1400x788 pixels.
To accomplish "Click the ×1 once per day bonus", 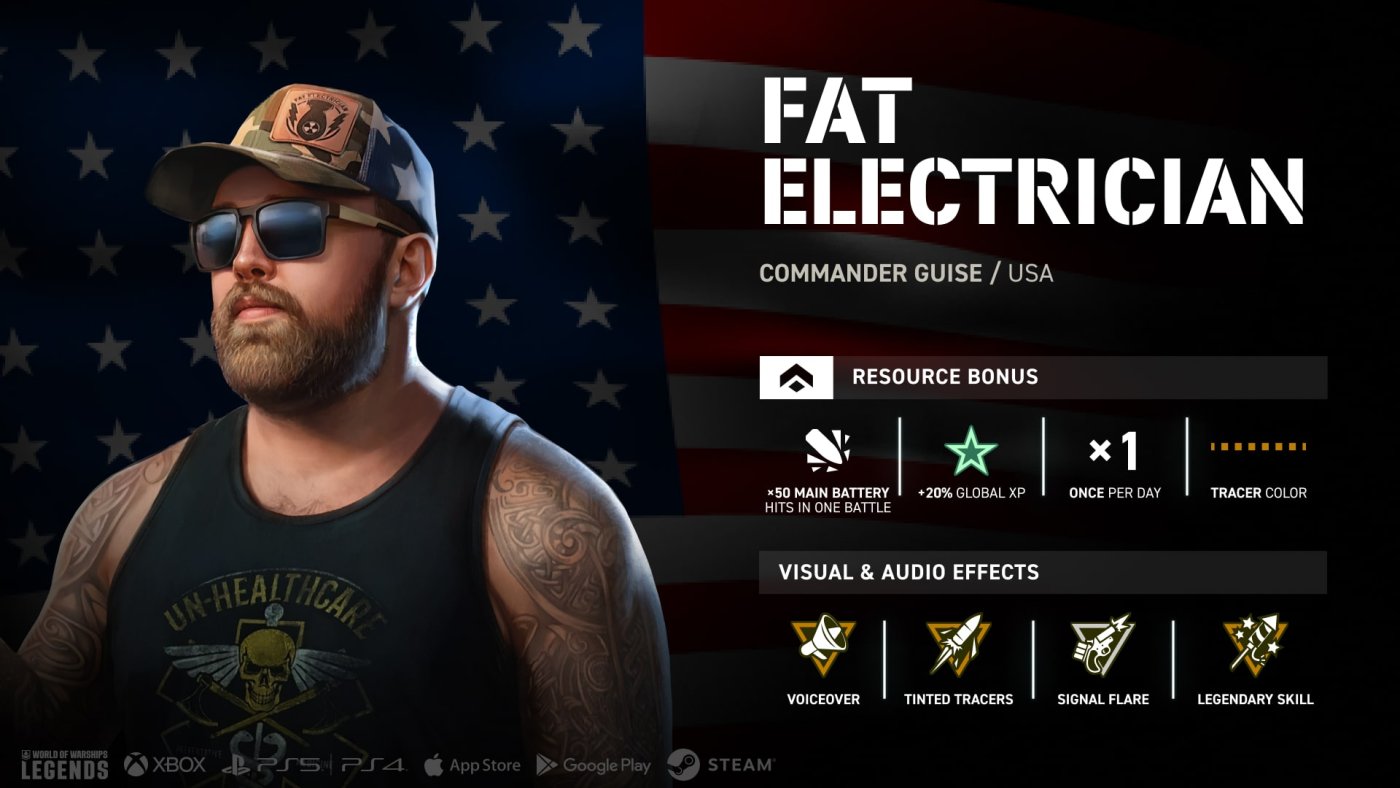I will coord(1114,453).
